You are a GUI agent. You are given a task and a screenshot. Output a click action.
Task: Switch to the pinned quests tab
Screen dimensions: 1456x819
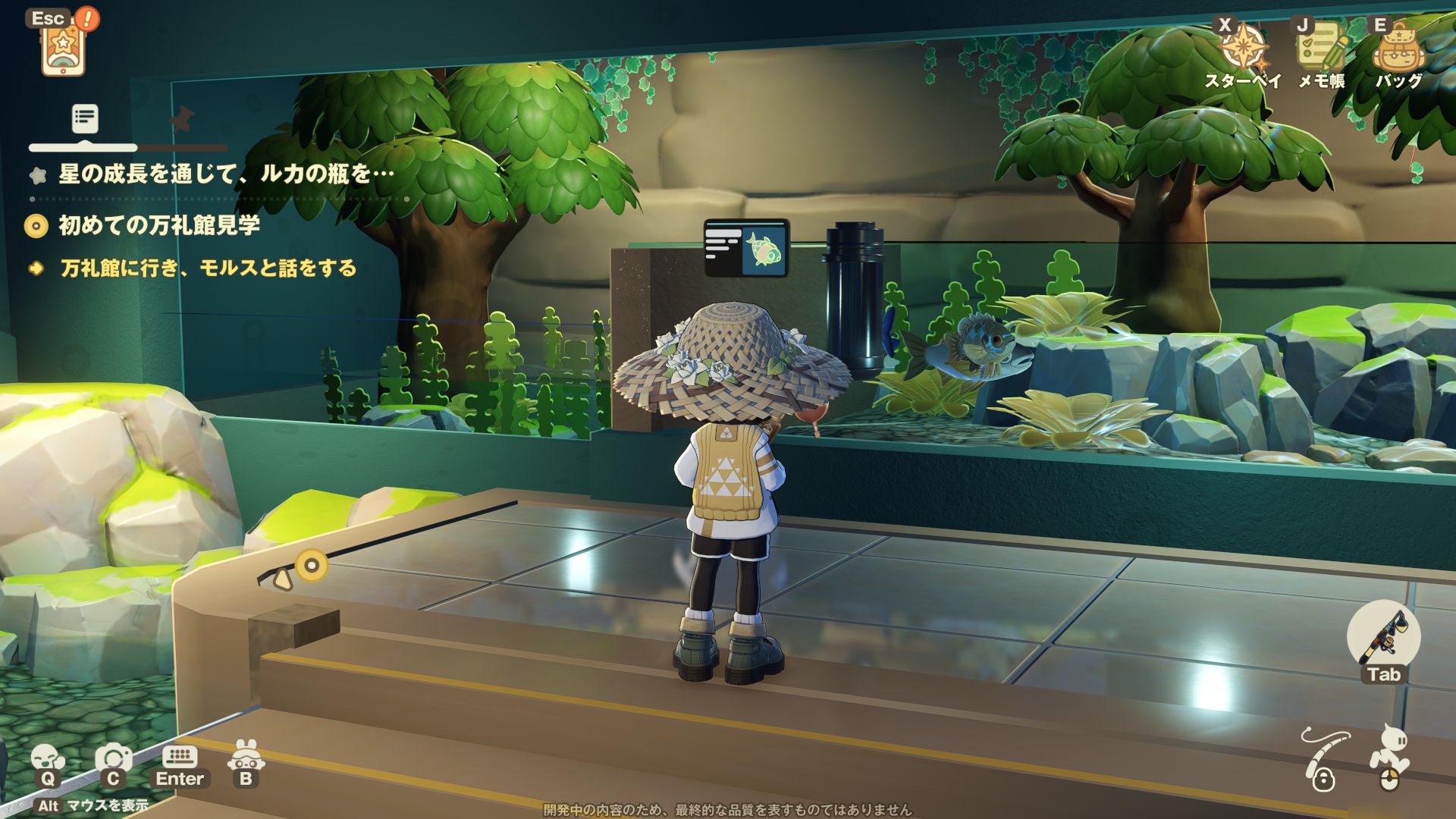tap(180, 119)
